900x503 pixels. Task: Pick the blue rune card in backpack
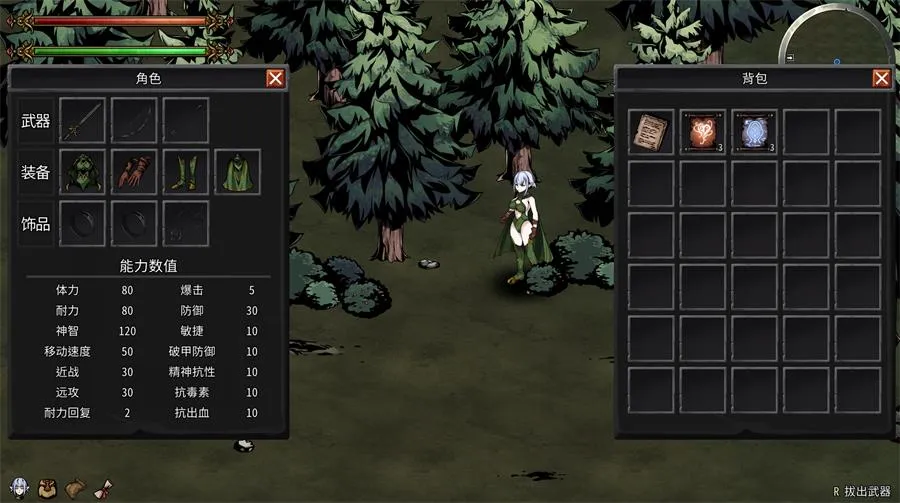coord(755,132)
